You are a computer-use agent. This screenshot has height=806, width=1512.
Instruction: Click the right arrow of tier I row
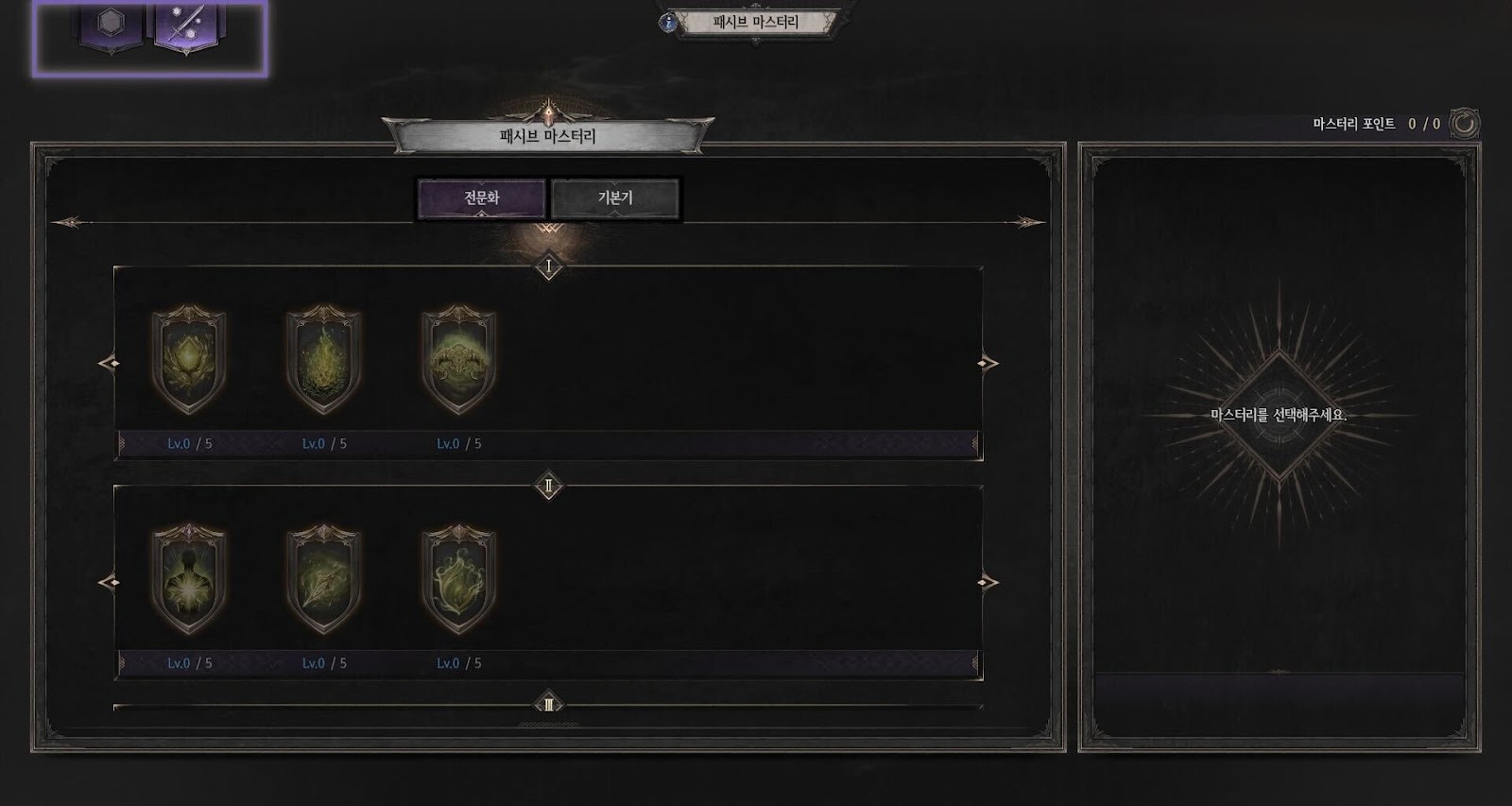coord(988,363)
